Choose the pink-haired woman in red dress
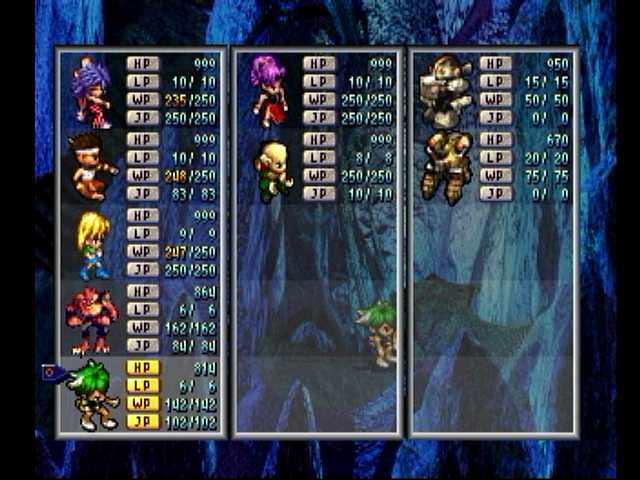Screen dimensions: 640x480 click(269, 91)
